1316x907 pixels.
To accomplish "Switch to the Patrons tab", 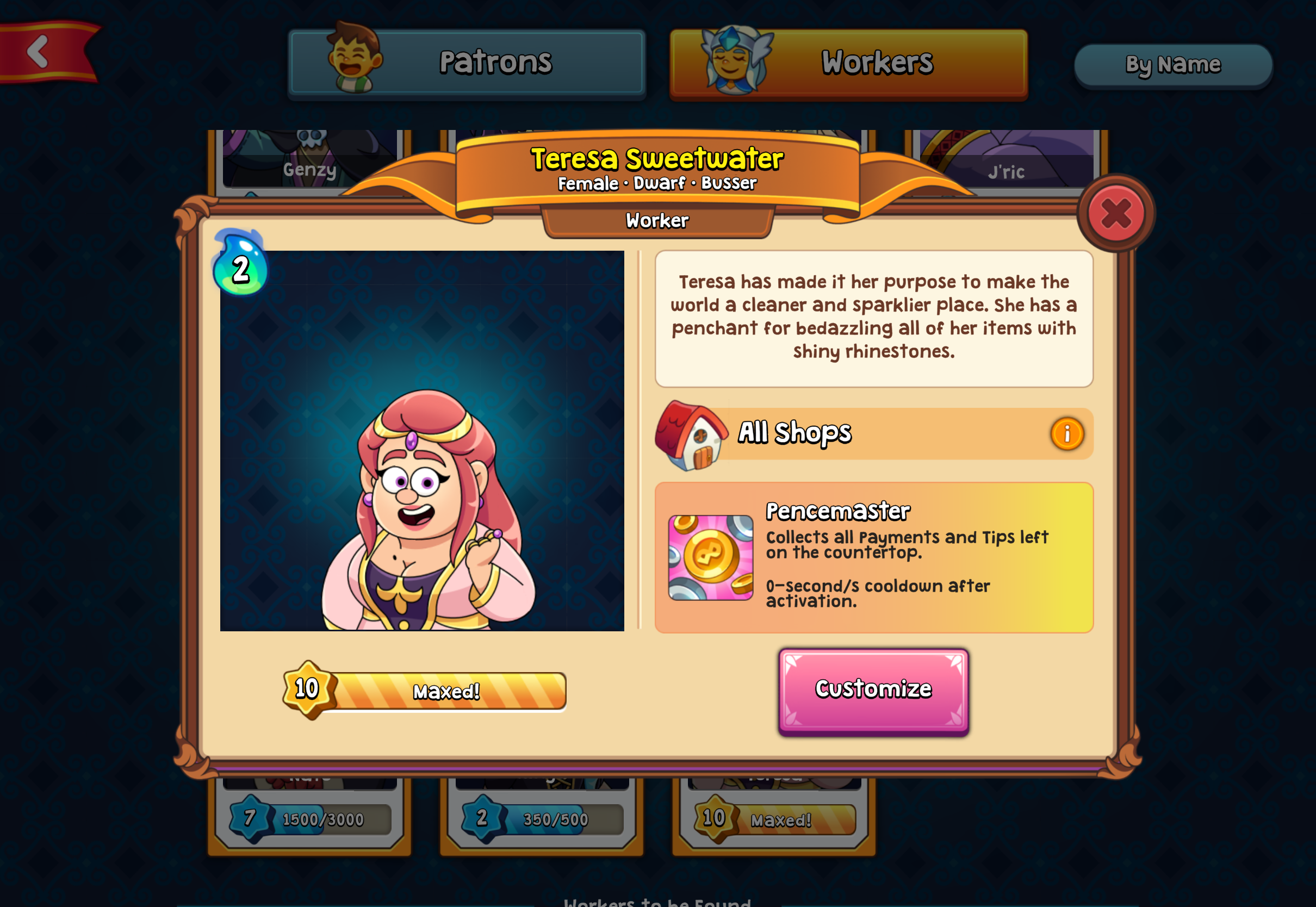I will click(x=467, y=63).
